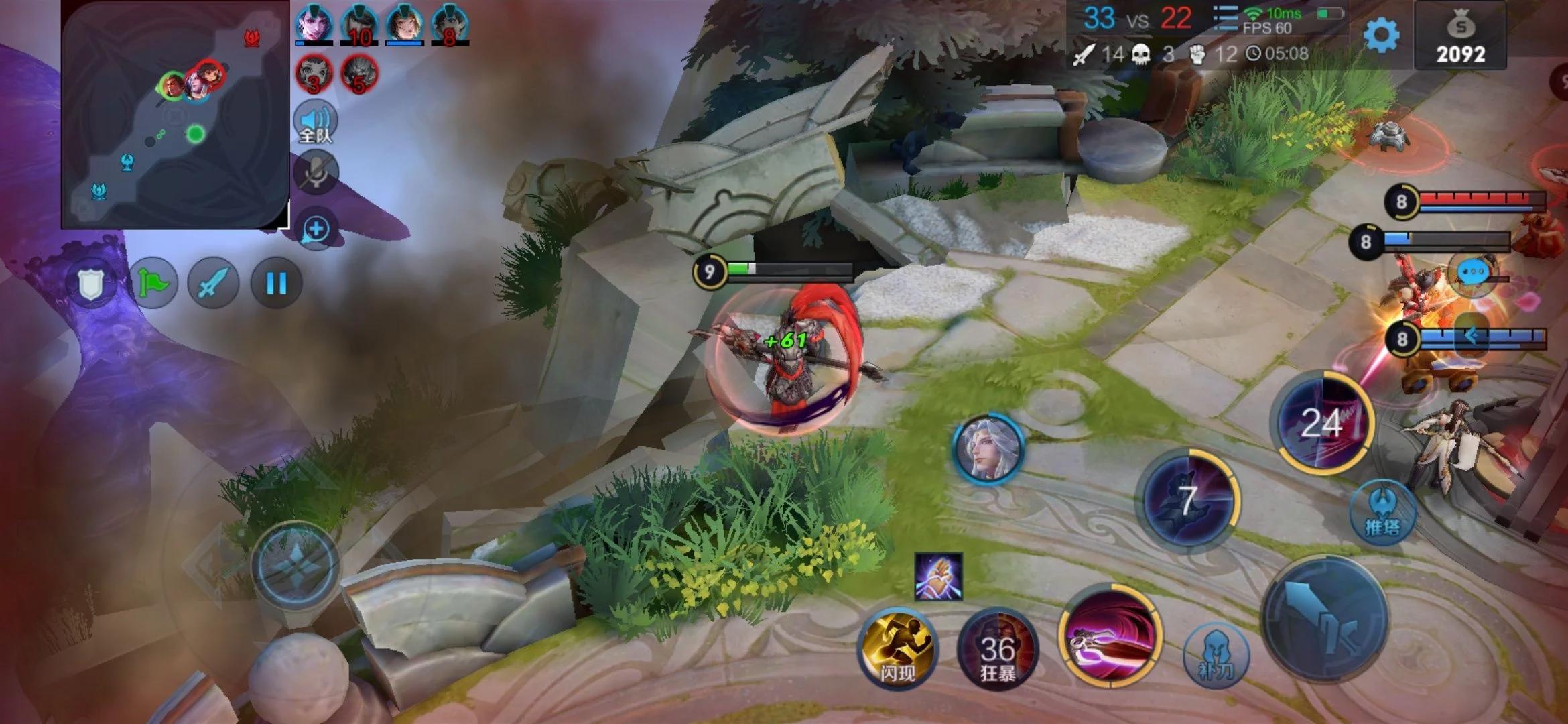
Task: Open the scoreboard list icon
Action: click(1225, 19)
